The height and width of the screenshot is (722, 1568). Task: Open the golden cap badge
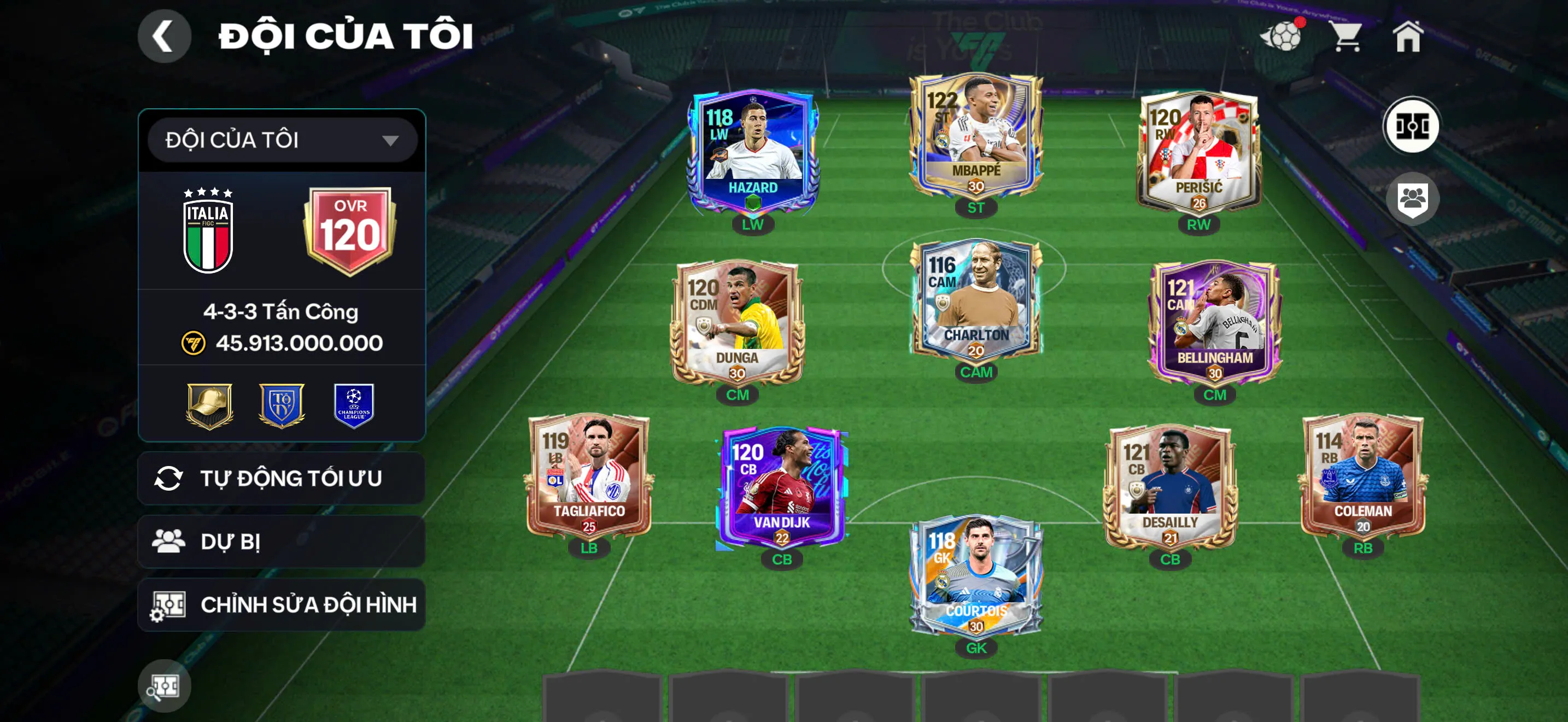[x=209, y=405]
